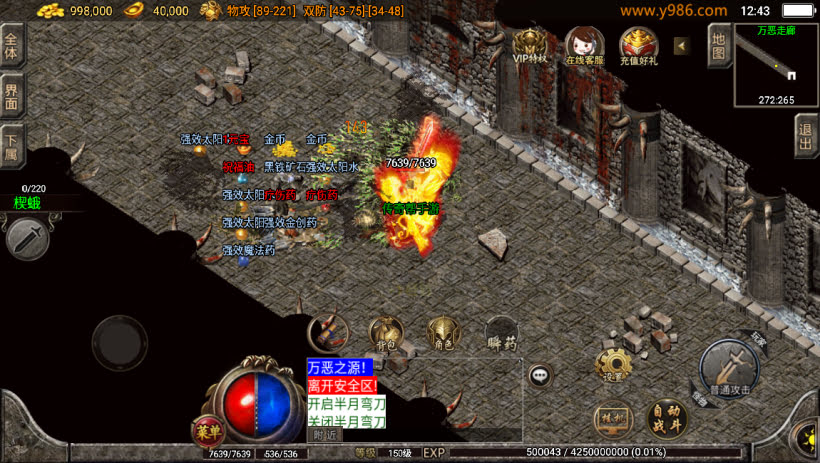This screenshot has height=463, width=820.
Task: Open the 角色 character sheet
Action: (443, 335)
